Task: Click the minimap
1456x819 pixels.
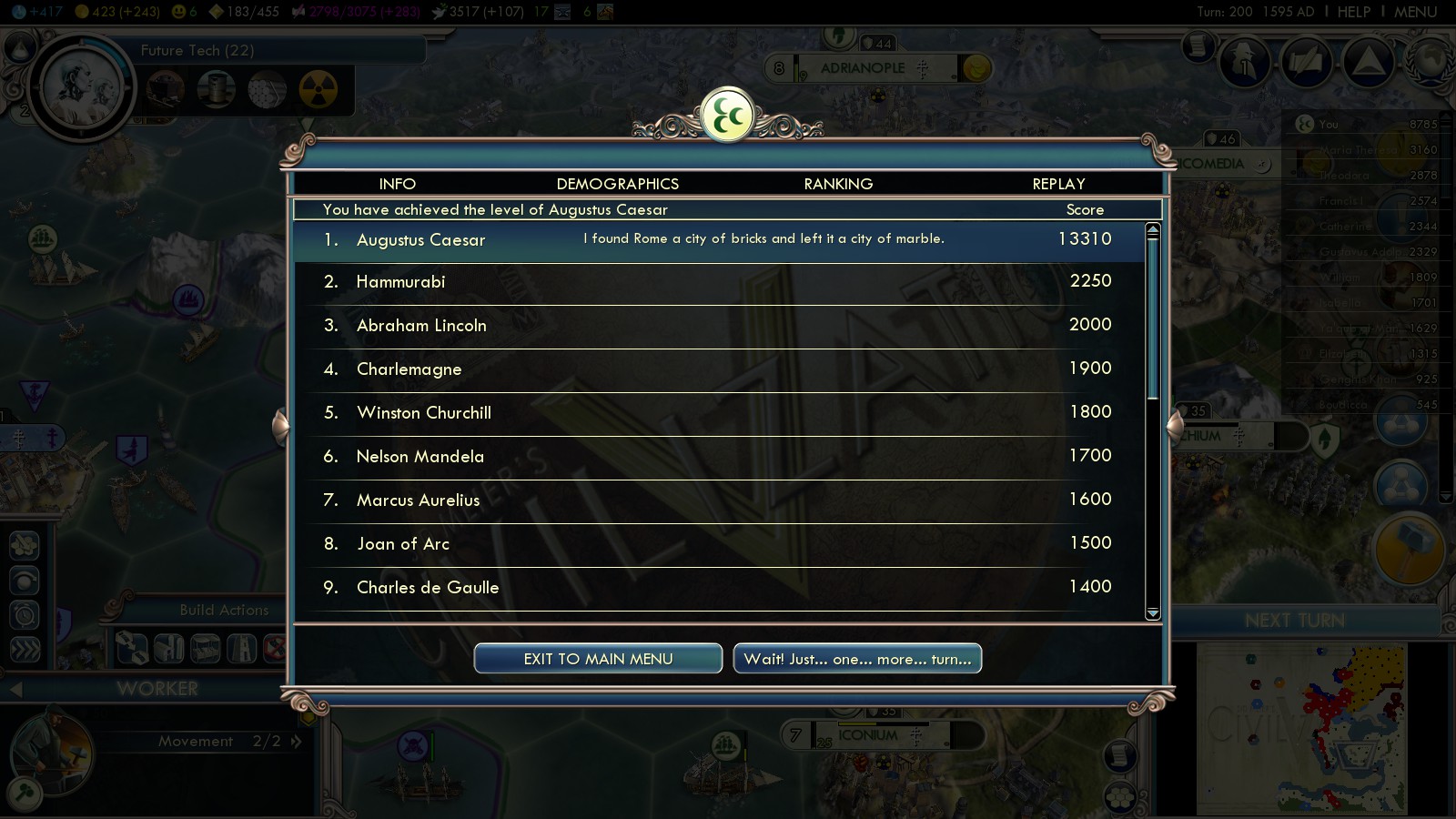Action: pyautogui.click(x=1301, y=728)
